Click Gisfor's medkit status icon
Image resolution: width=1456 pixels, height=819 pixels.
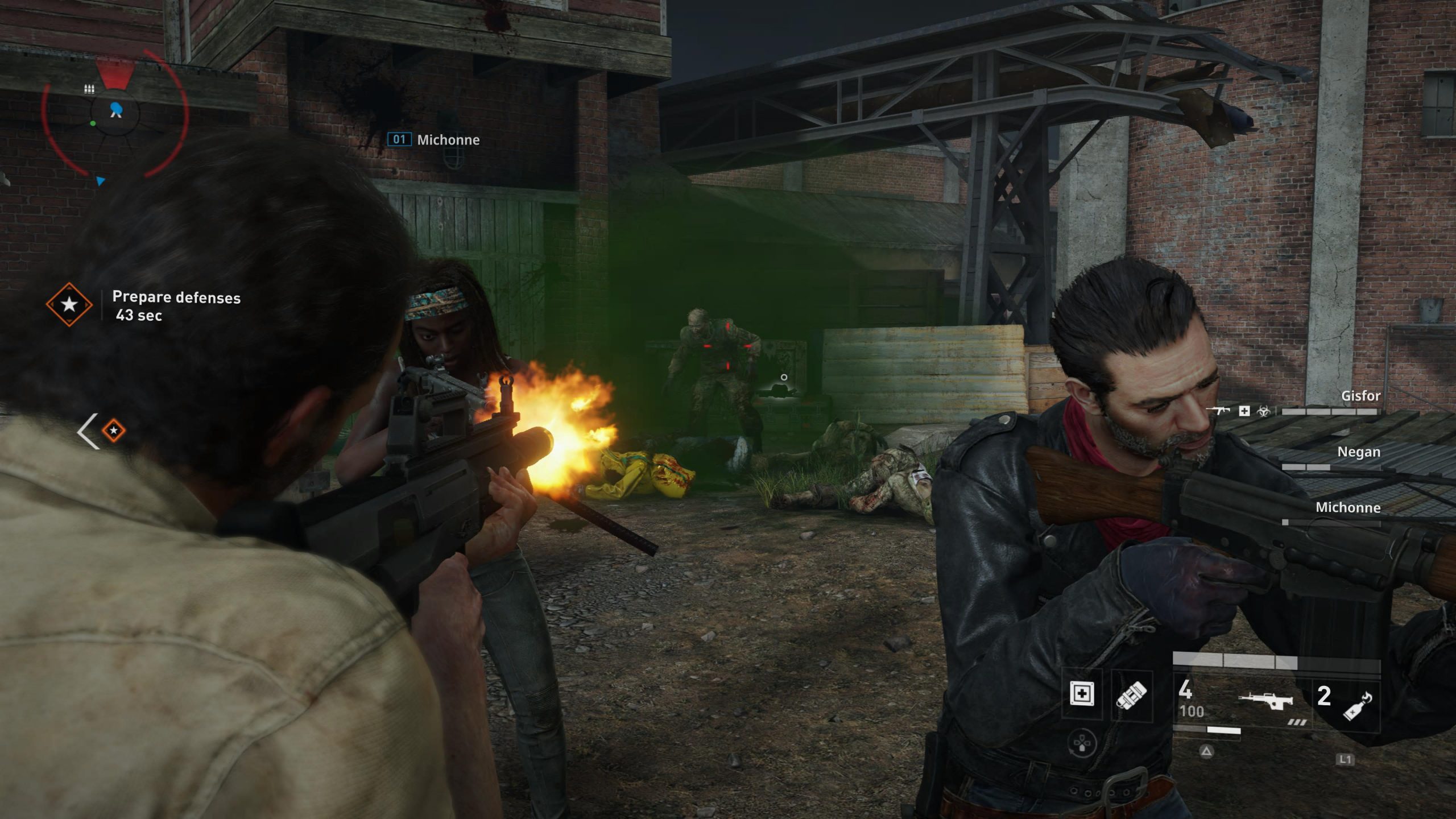click(x=1244, y=411)
